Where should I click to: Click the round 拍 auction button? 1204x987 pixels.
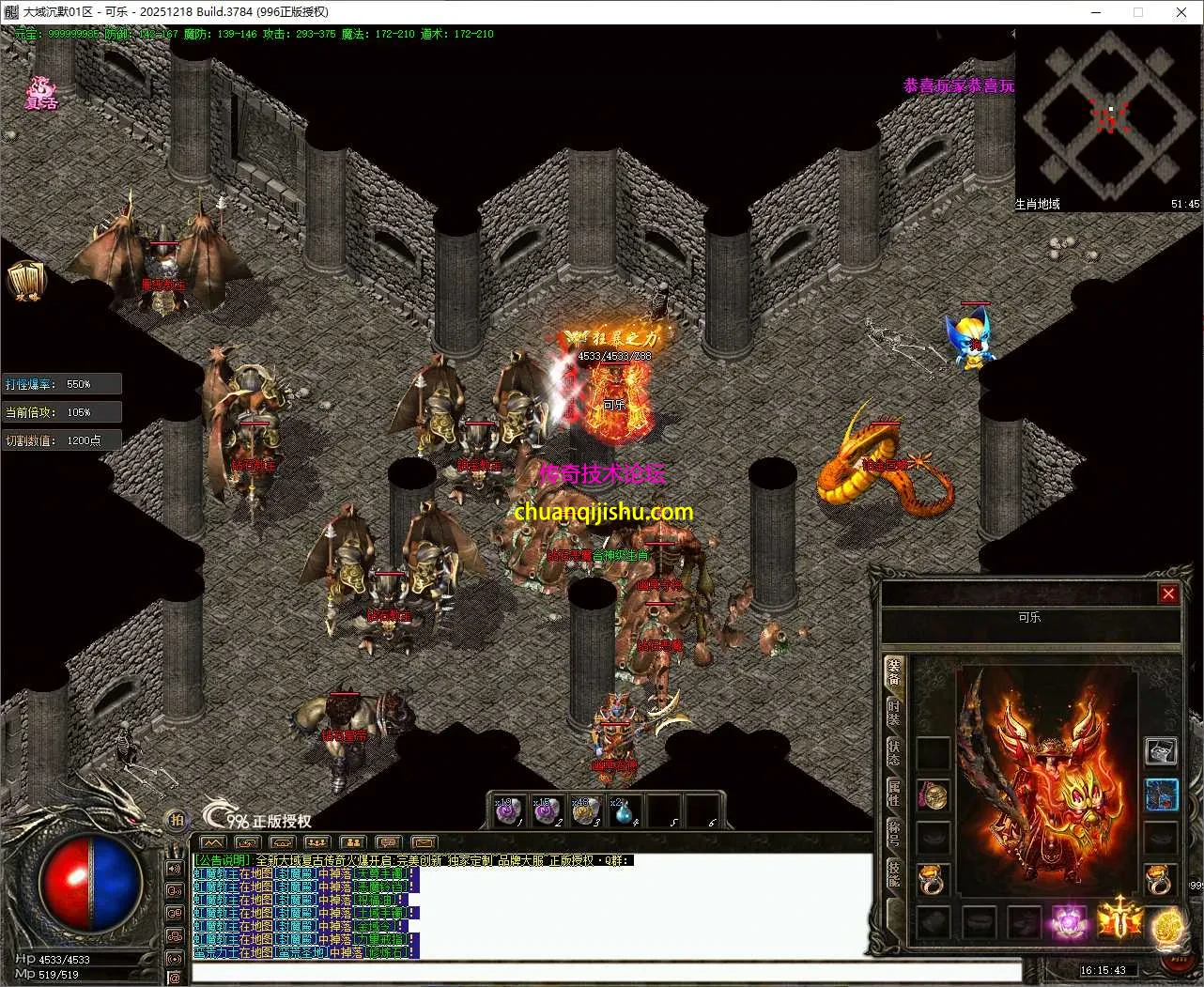click(x=176, y=820)
